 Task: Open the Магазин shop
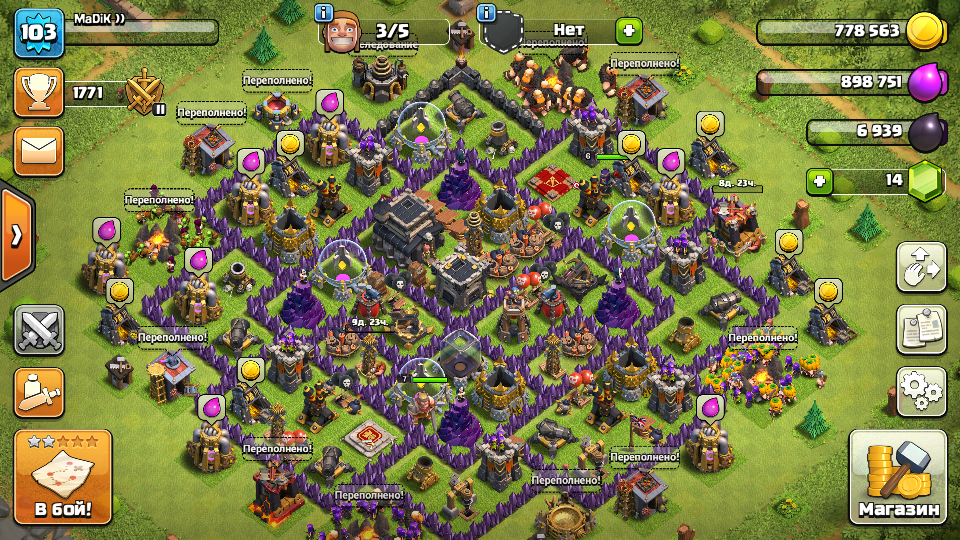898,478
